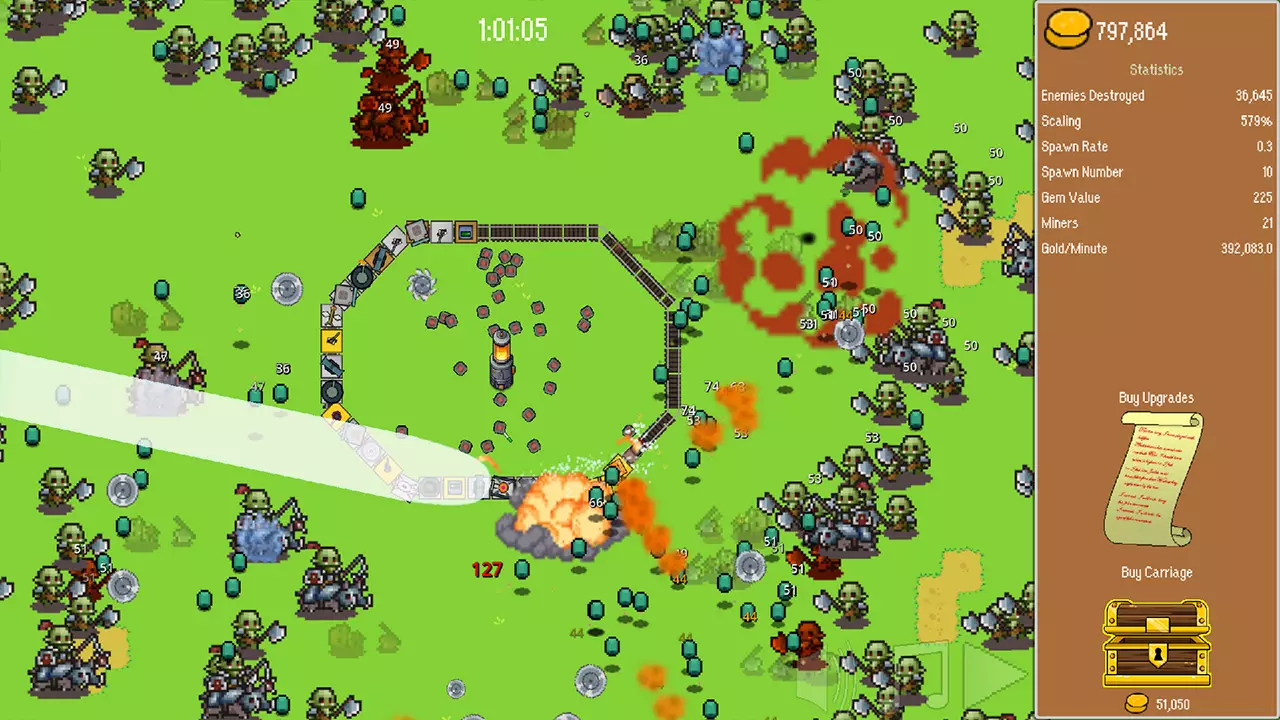Click the Statistics panel header
The height and width of the screenshot is (720, 1280).
click(x=1156, y=69)
